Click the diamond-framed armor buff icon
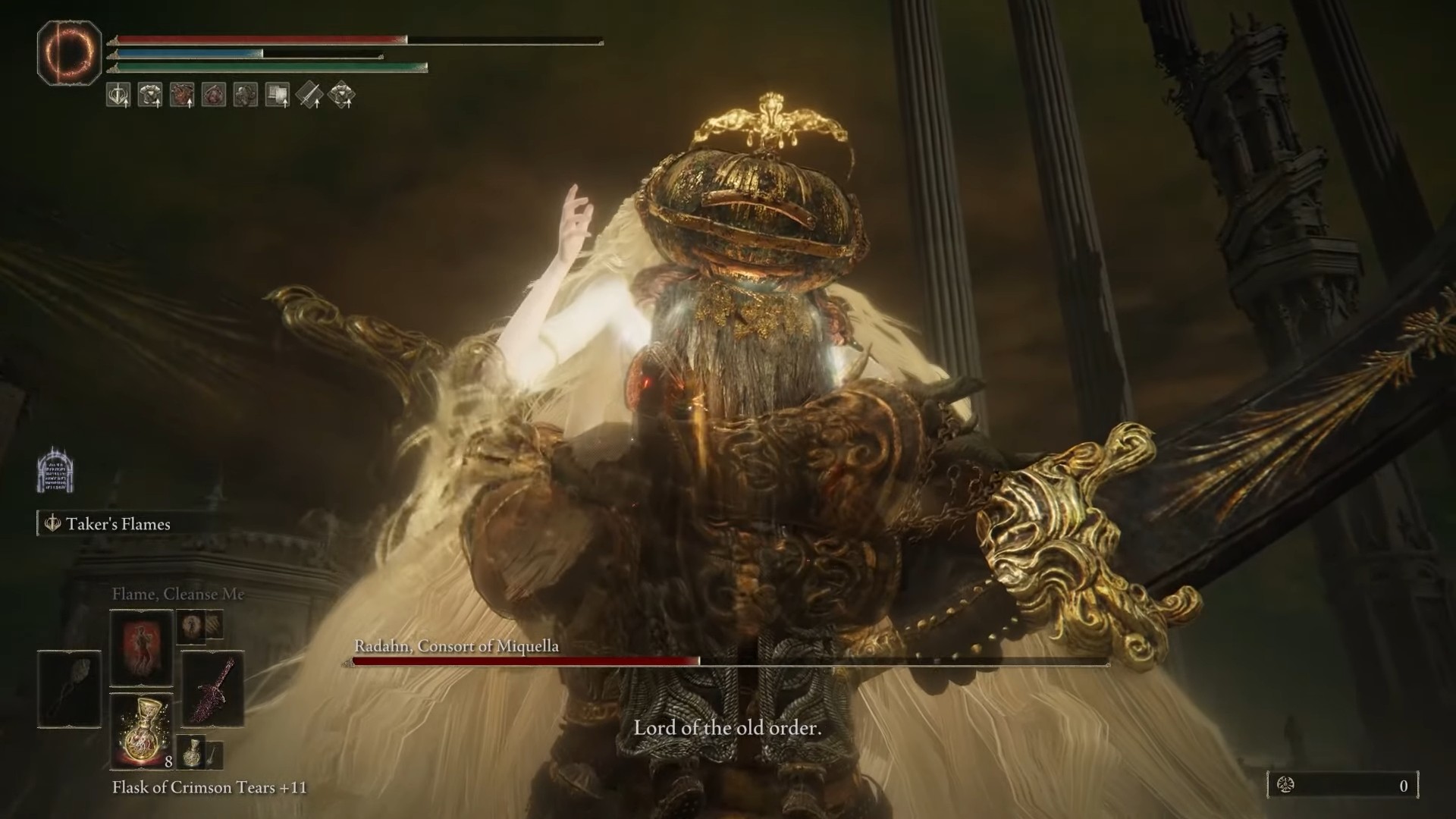 342,95
